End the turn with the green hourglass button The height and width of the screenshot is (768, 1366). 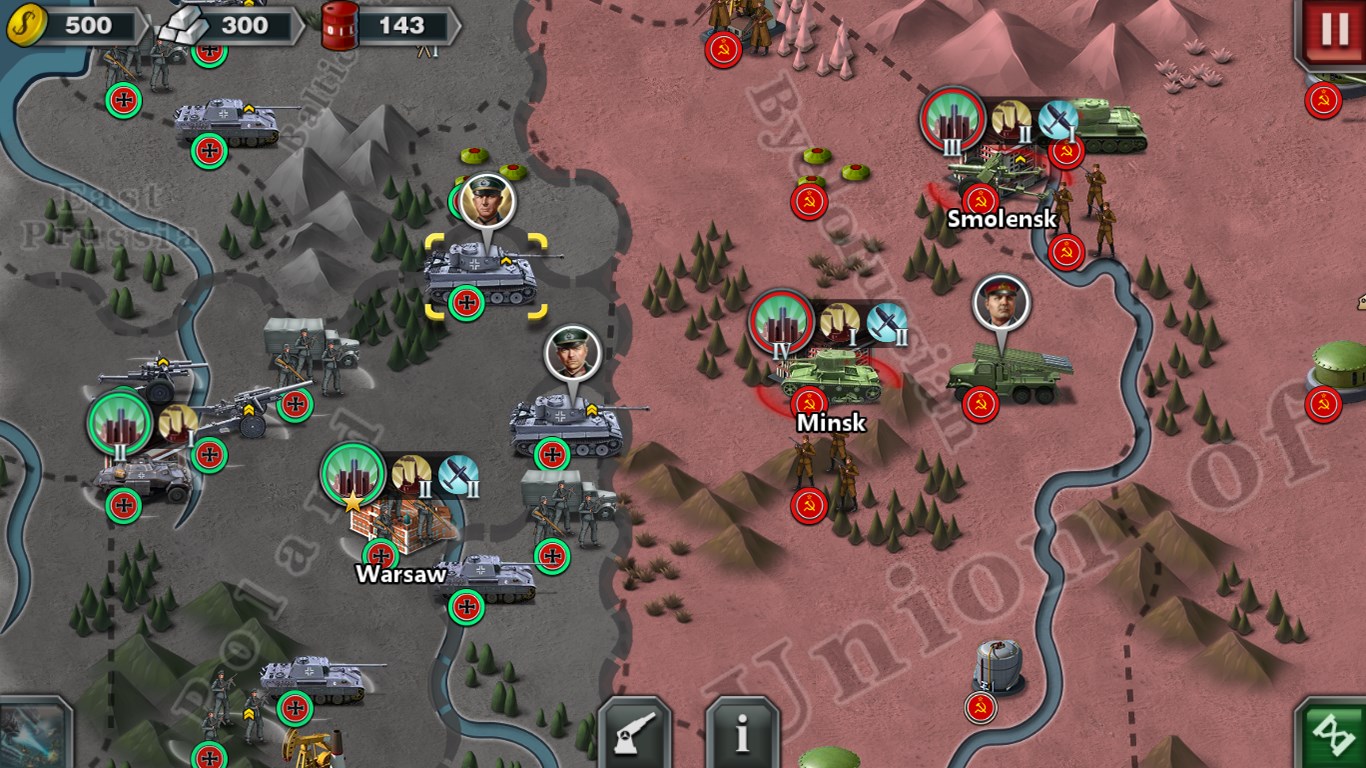pos(1331,736)
